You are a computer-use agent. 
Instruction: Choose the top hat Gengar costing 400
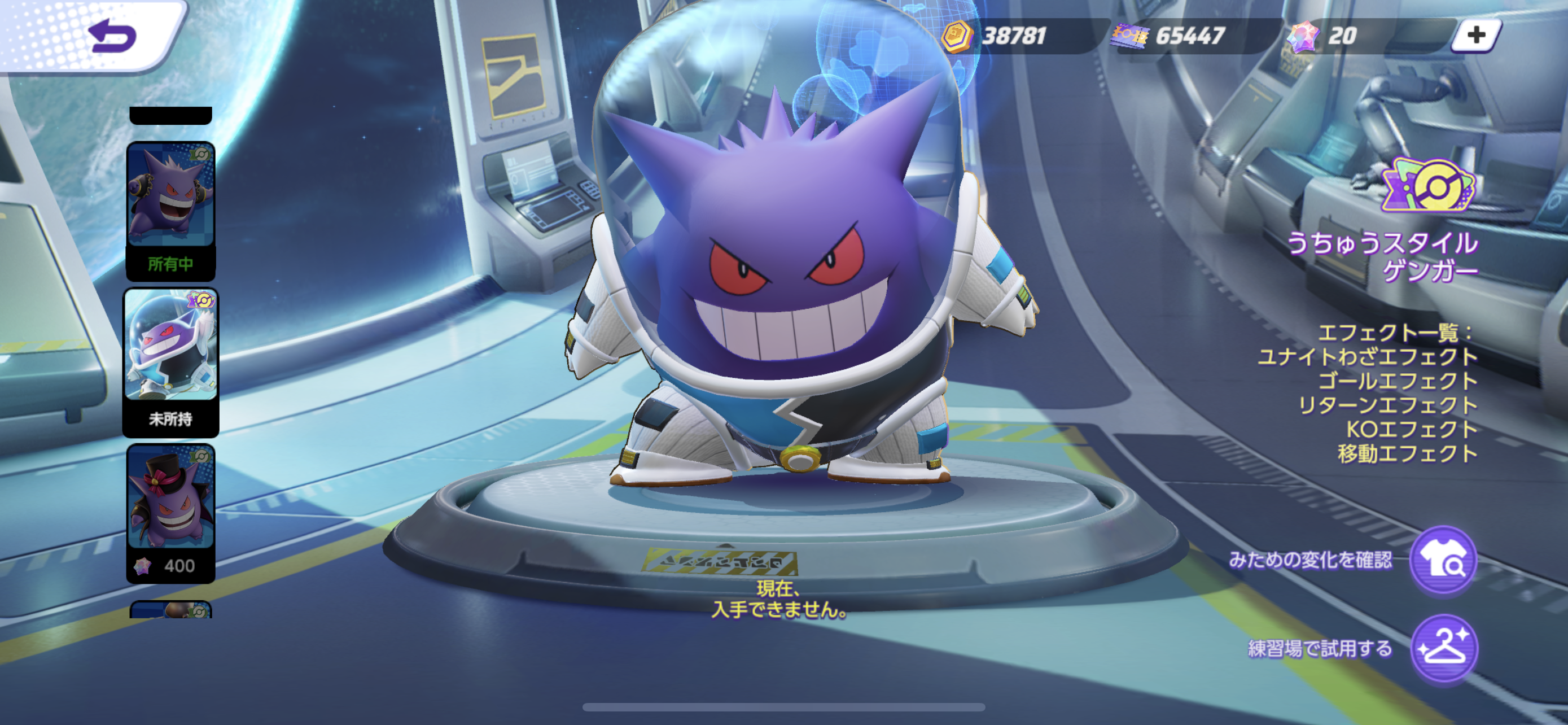[170, 512]
